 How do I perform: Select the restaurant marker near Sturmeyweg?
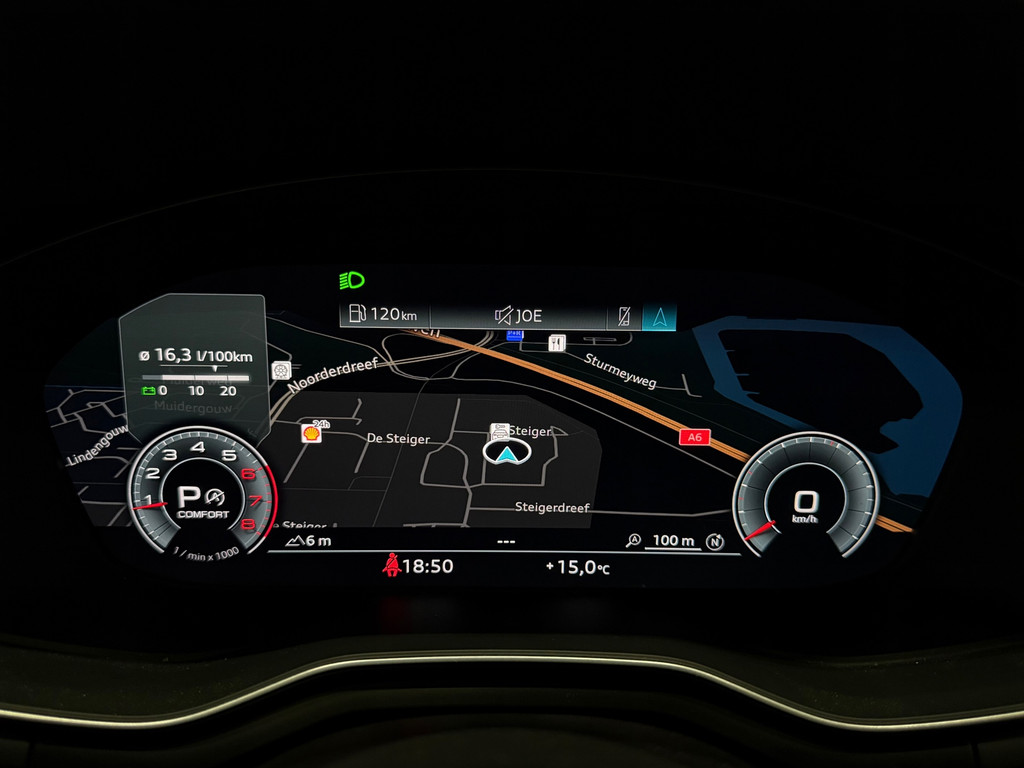(x=557, y=343)
